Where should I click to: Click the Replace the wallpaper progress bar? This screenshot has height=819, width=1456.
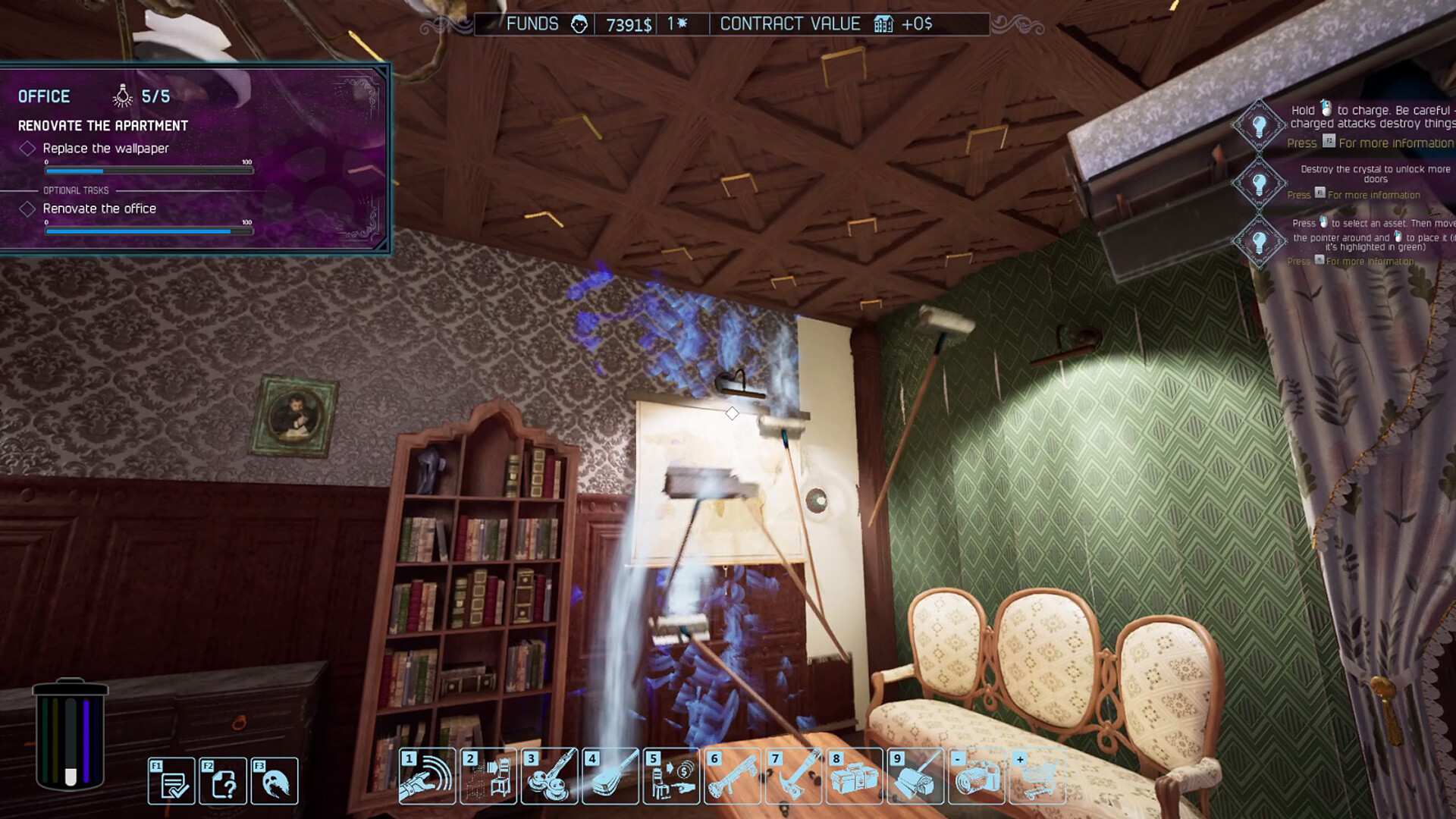pyautogui.click(x=148, y=170)
